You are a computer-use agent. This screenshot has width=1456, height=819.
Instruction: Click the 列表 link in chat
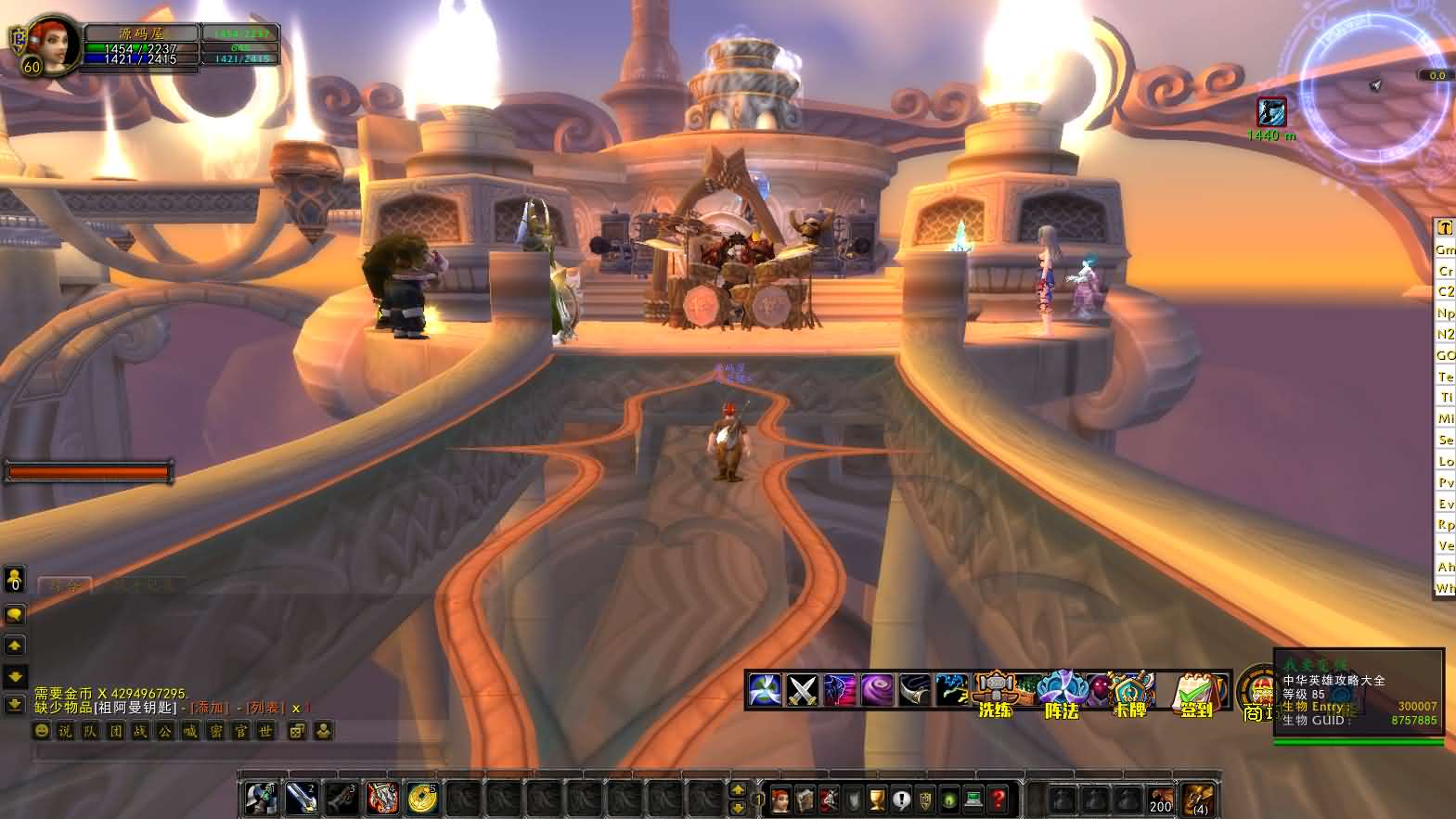point(264,708)
